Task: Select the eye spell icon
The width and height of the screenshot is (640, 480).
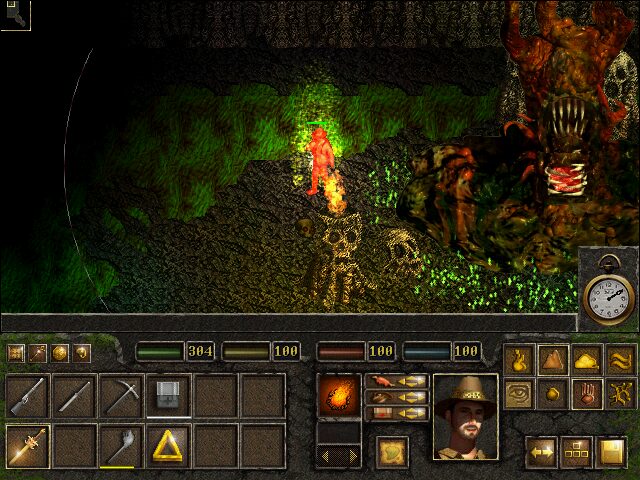Action: pos(518,393)
